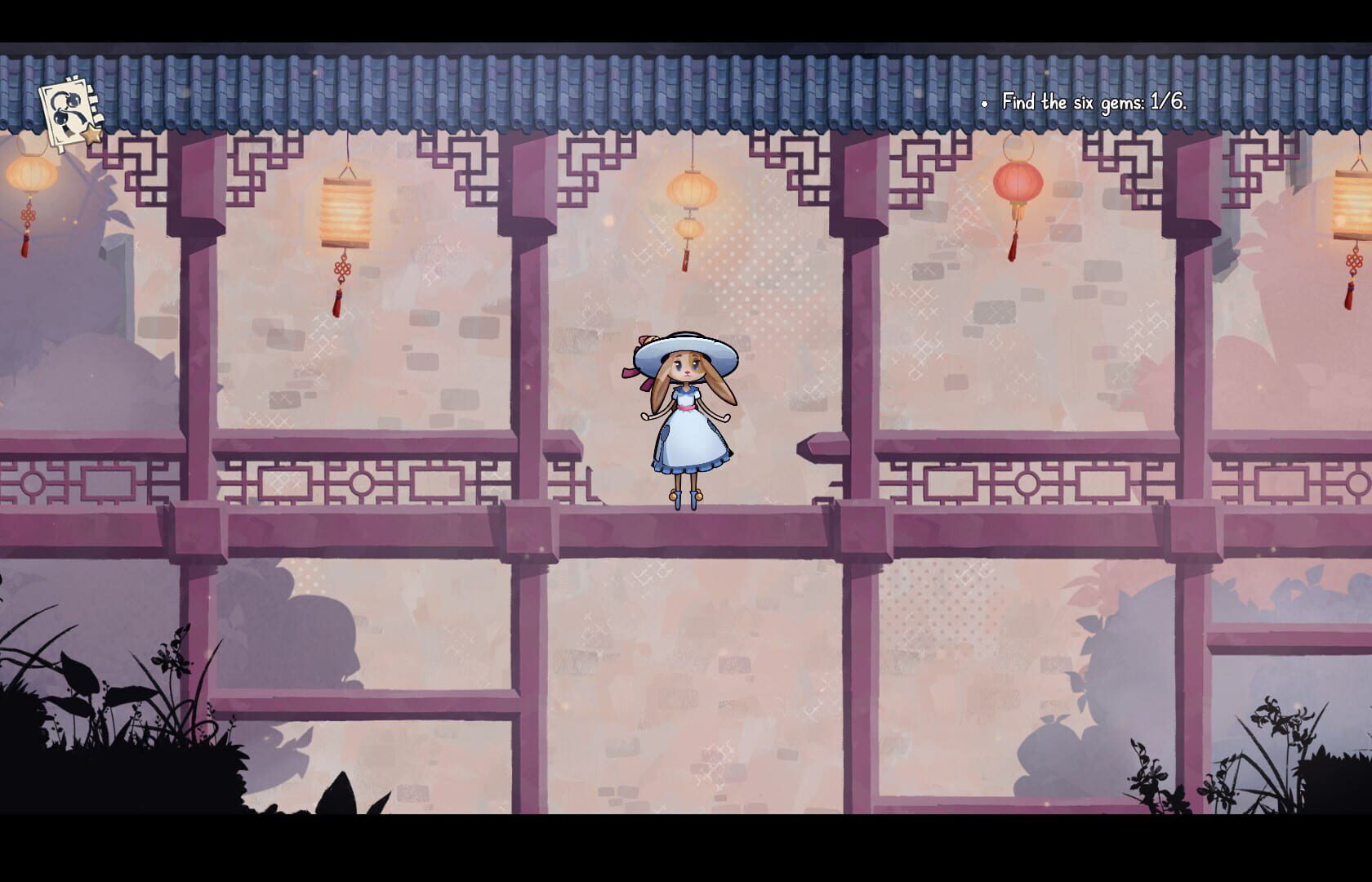Select the rabbit character standing on beam

click(686, 416)
